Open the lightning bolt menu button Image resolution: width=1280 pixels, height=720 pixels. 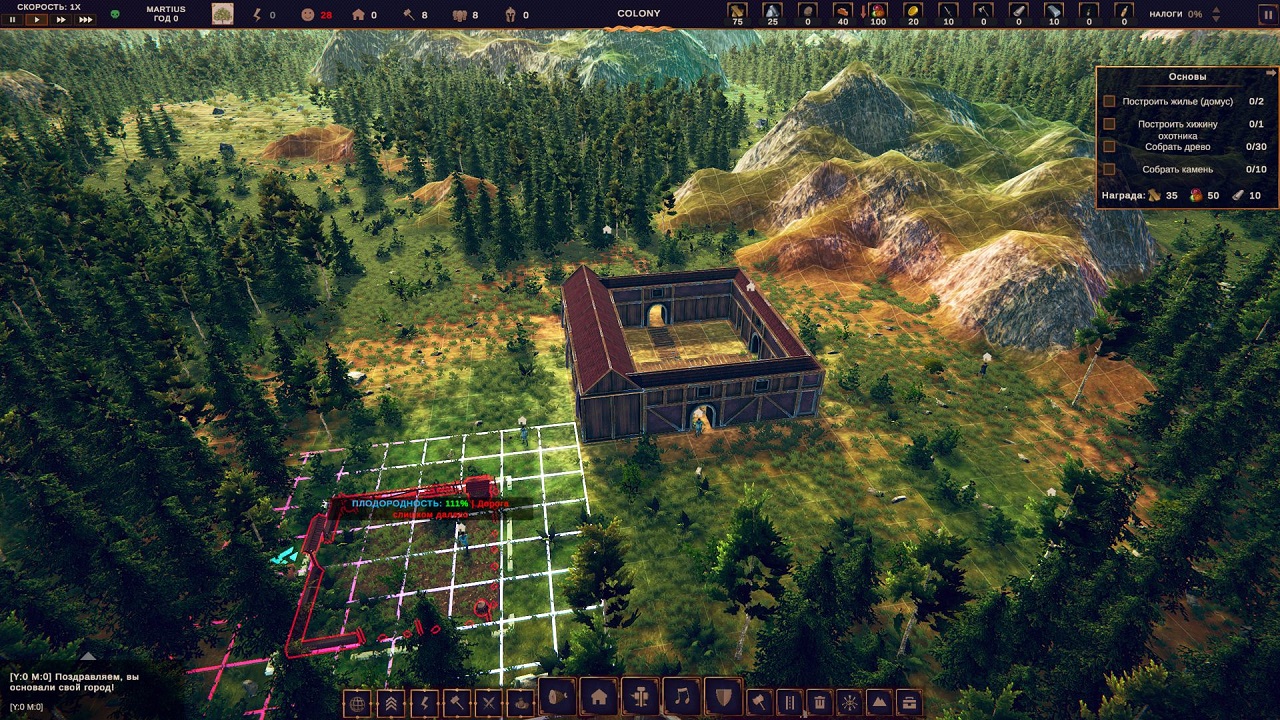422,703
